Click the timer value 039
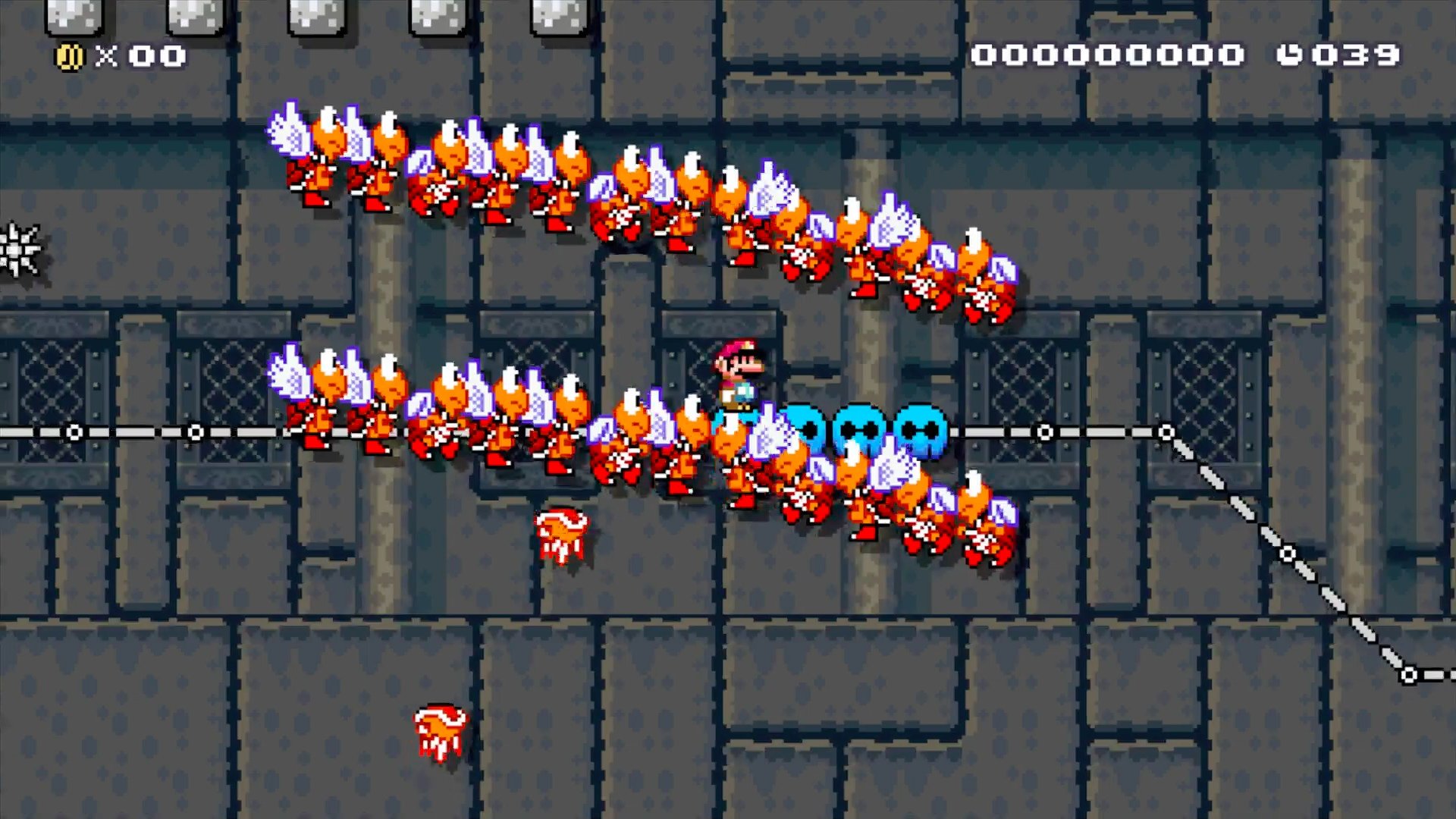 click(x=1361, y=55)
